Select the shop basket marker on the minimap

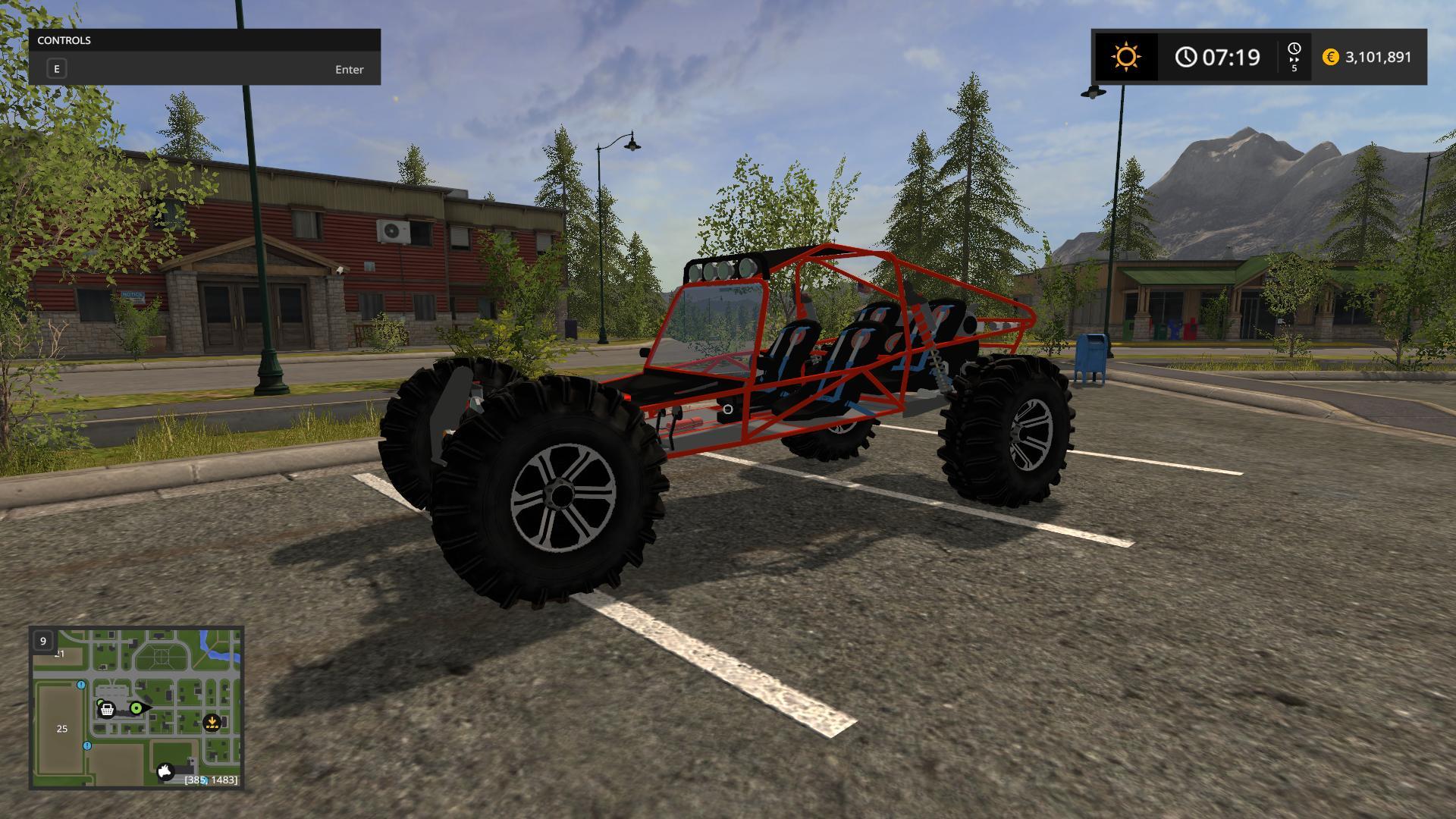click(107, 710)
